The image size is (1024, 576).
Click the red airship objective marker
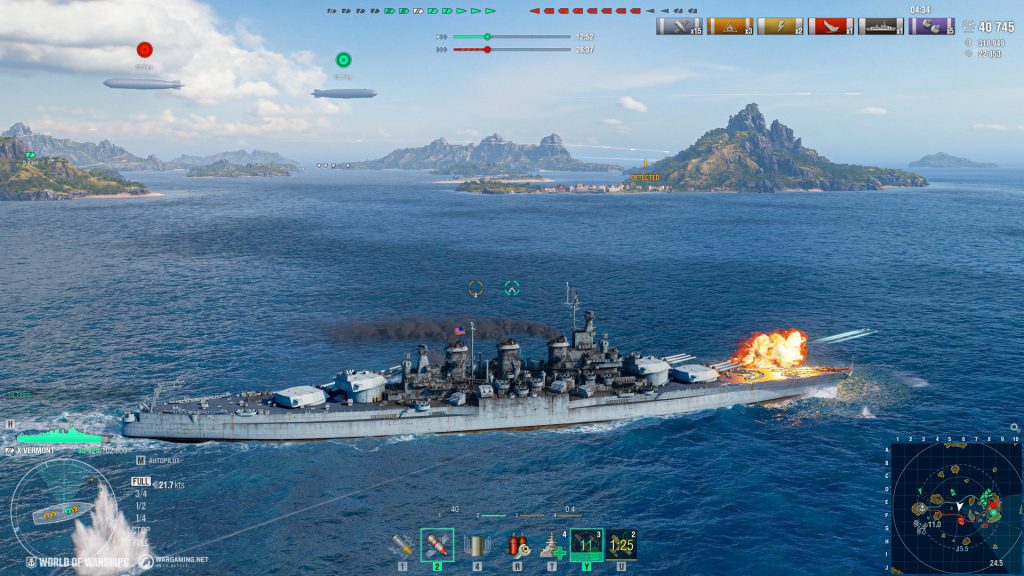pos(144,49)
